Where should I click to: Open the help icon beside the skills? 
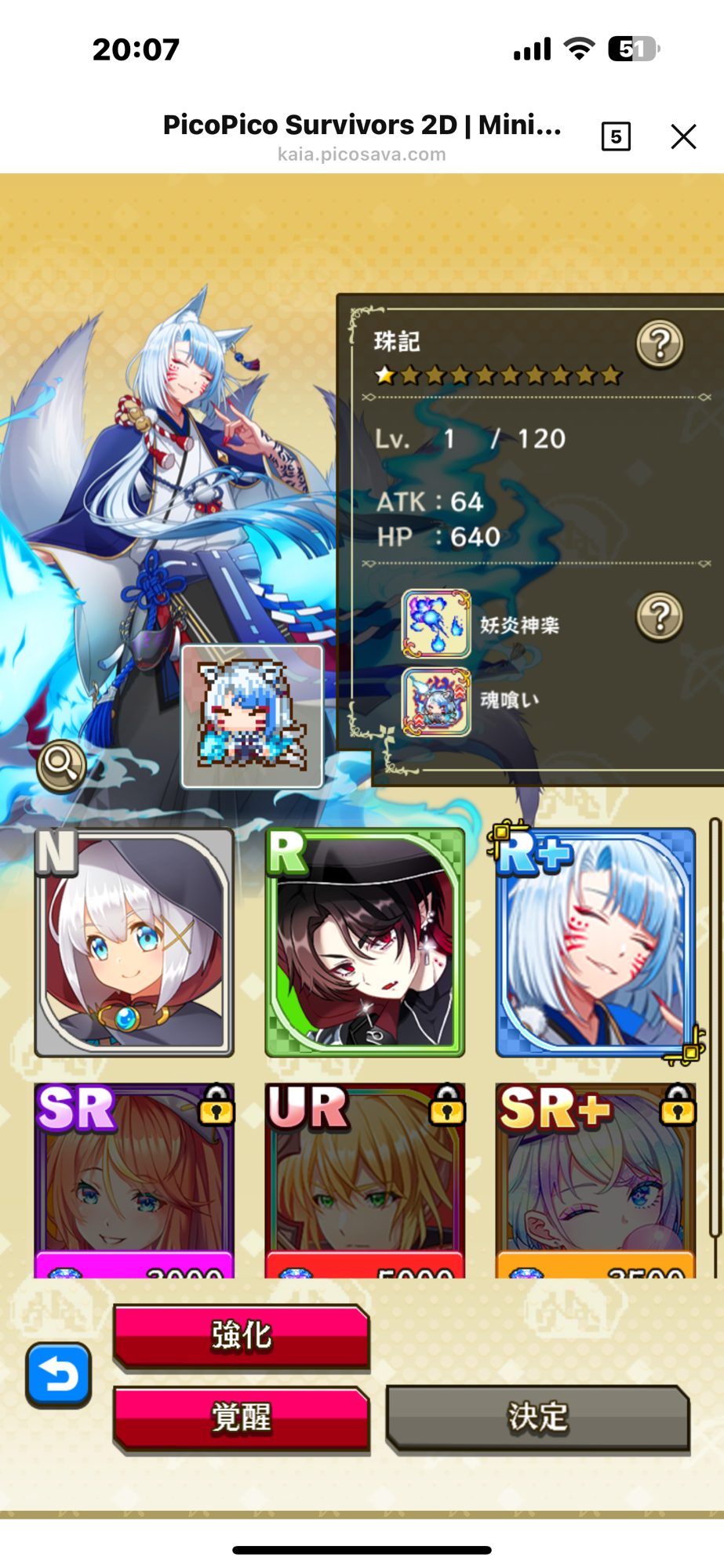point(660,616)
